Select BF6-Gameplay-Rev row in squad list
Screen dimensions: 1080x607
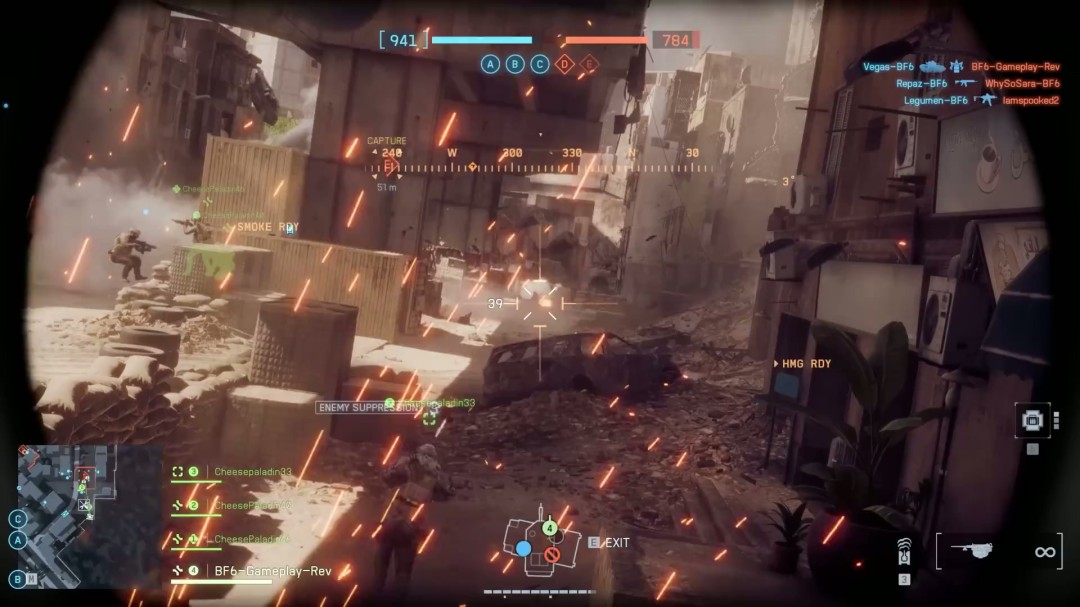coord(272,572)
